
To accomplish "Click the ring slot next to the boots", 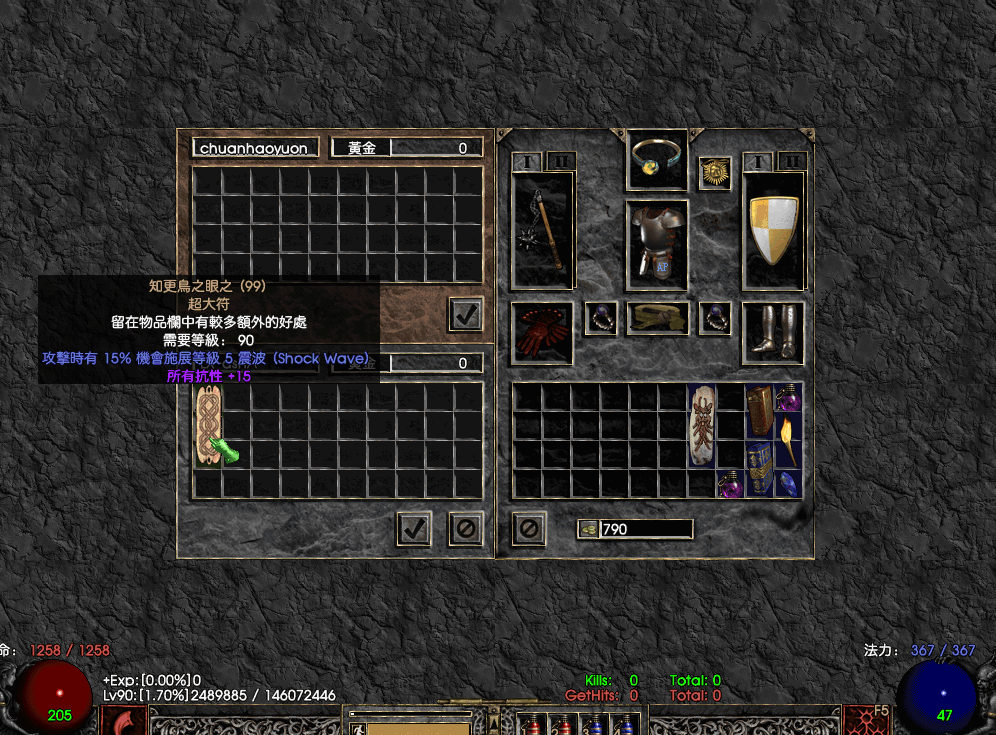I will [715, 318].
